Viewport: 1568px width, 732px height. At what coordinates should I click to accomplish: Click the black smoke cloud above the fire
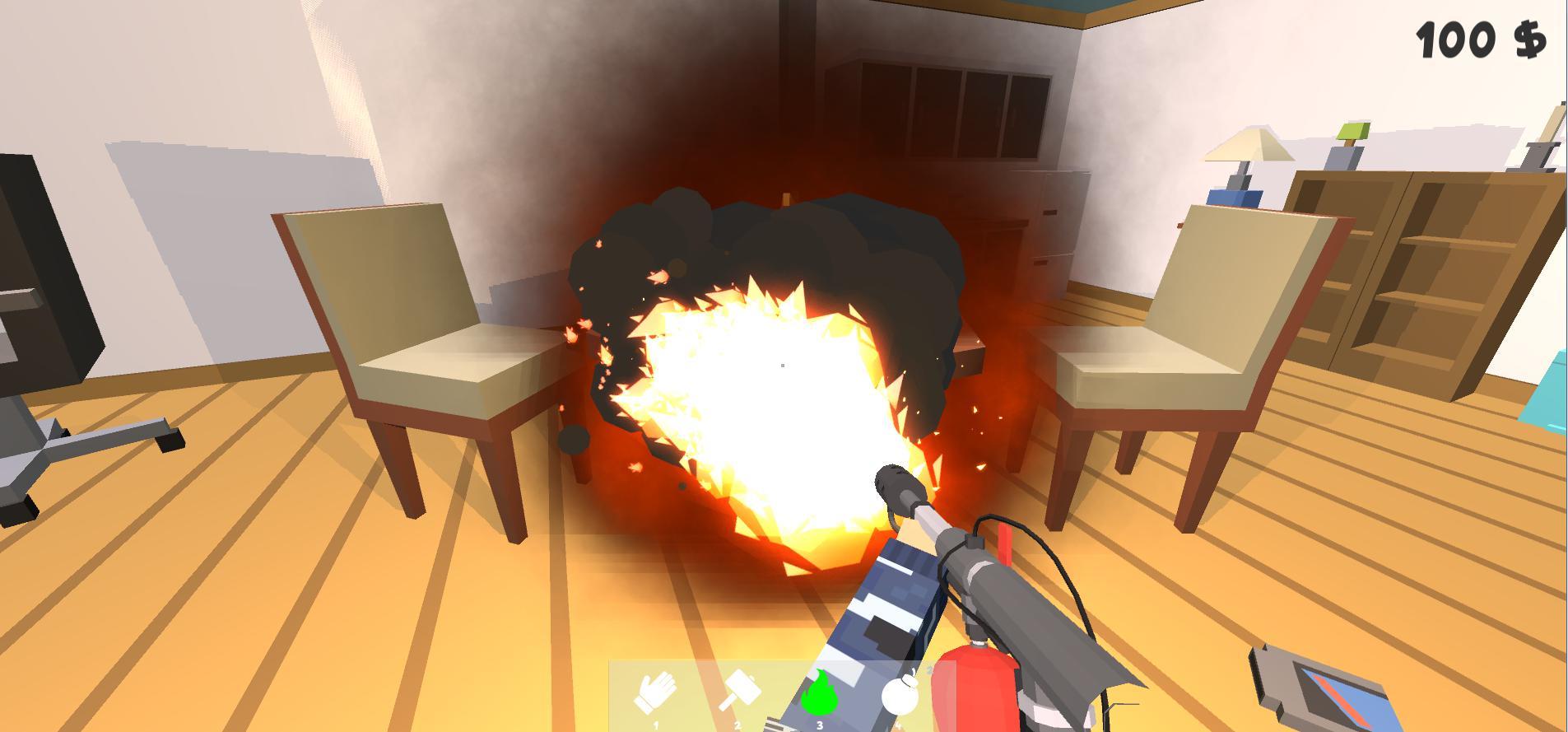coord(782,231)
